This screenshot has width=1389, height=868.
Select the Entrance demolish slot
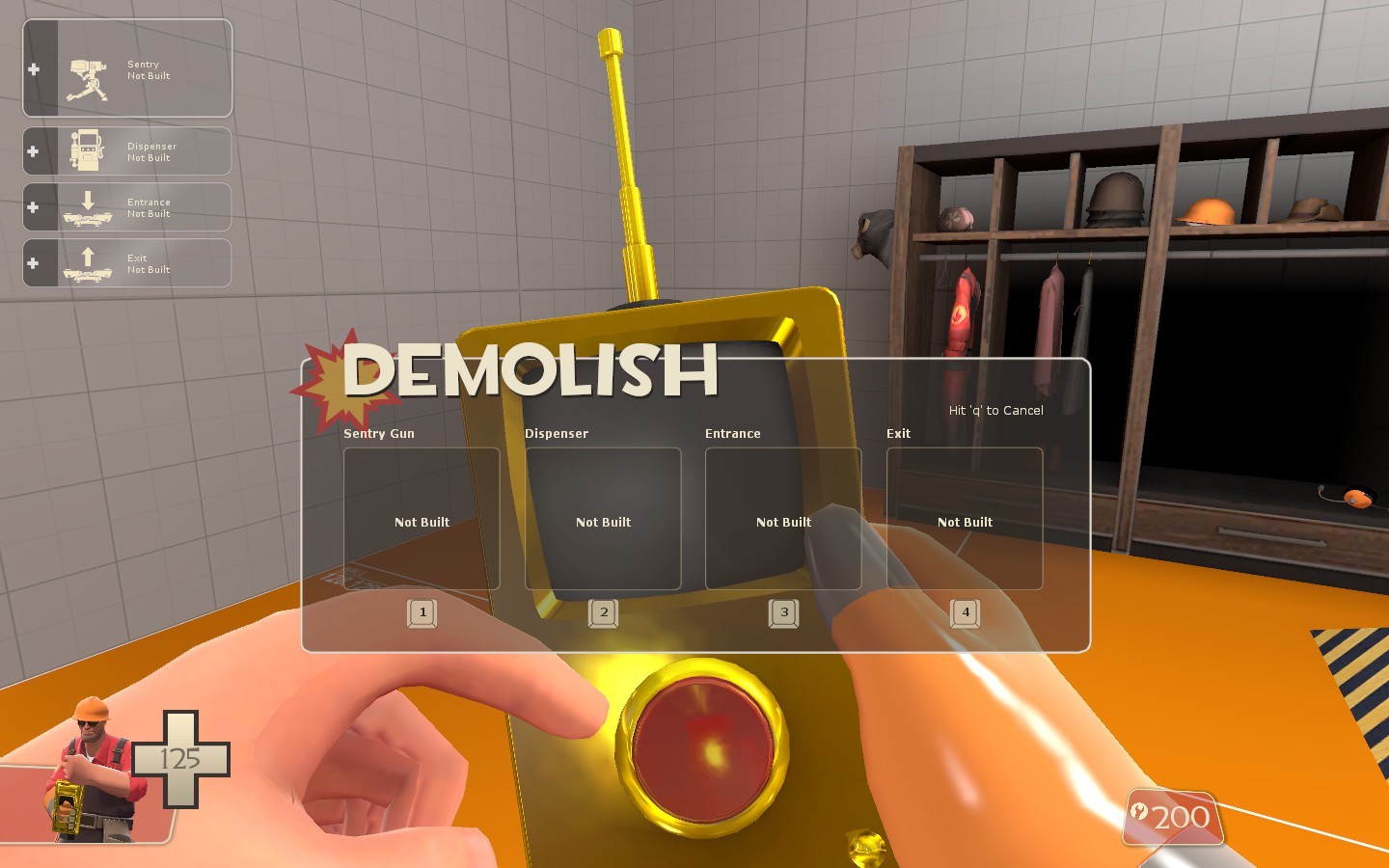tap(783, 518)
